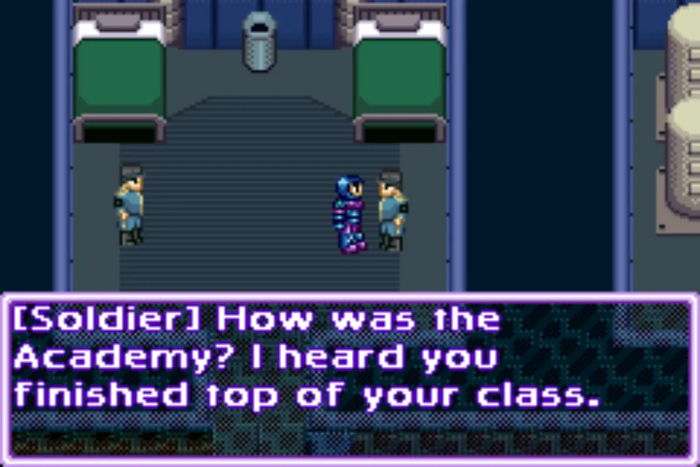Image resolution: width=700 pixels, height=467 pixels.
Task: Click the Soldier's dialogue box to continue
Action: coord(349,377)
